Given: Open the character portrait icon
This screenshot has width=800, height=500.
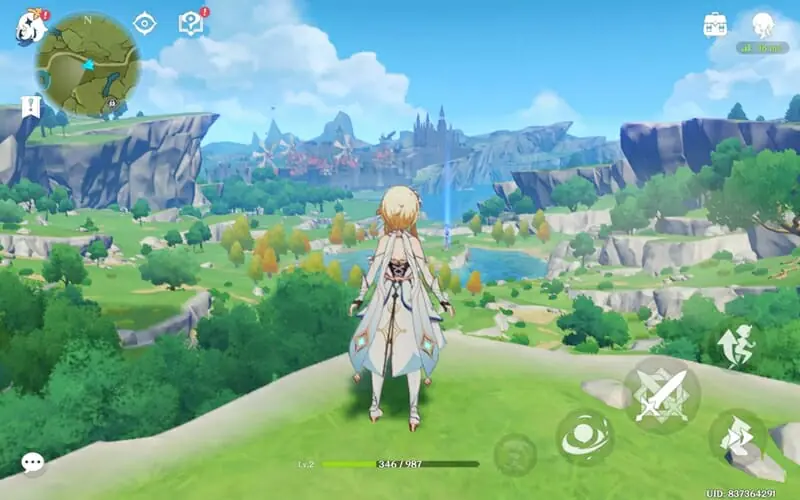Looking at the screenshot, I should point(763,24).
